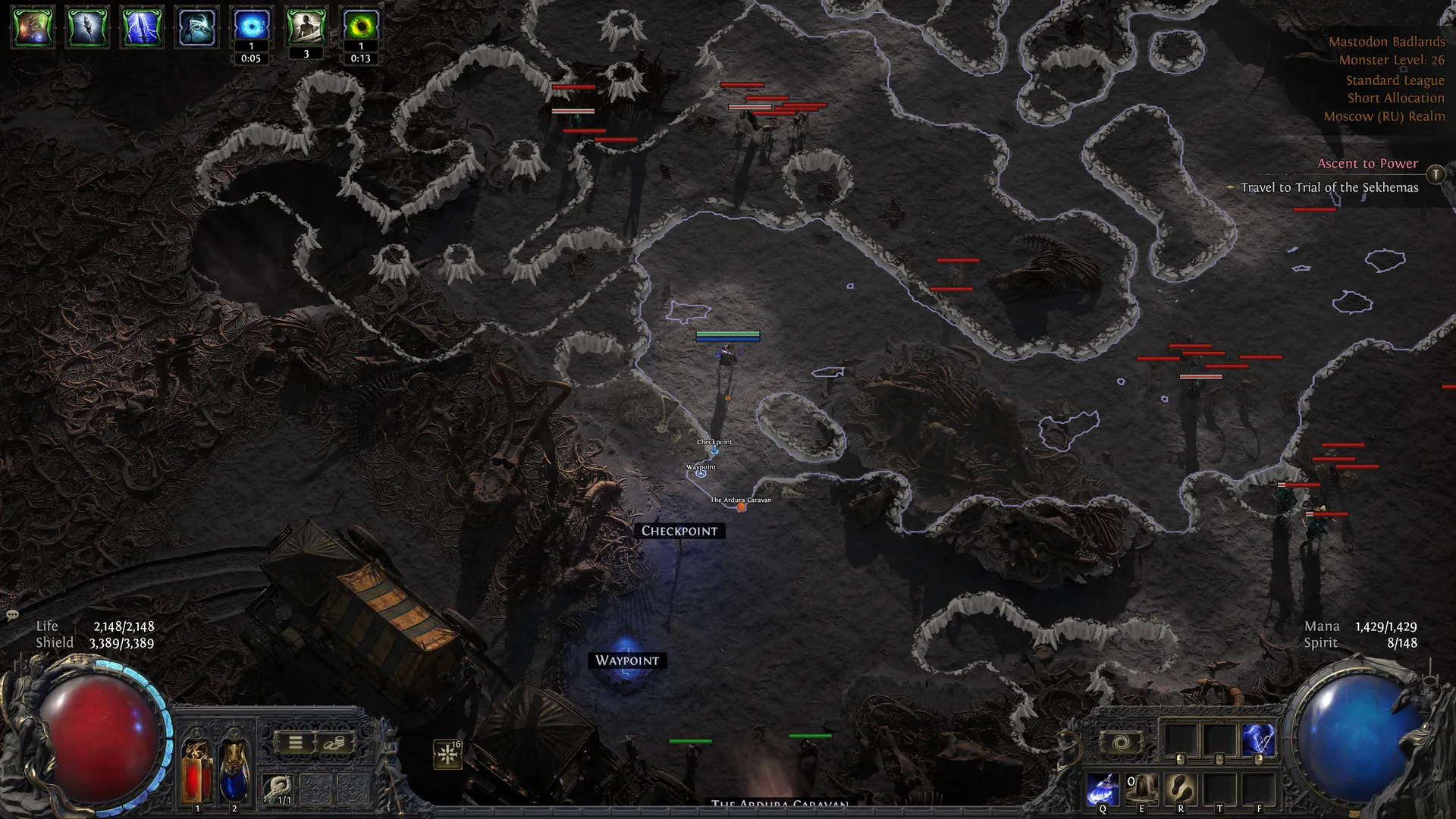Click the green ring buff icon
Screen dimensions: 1456x819
(x=361, y=26)
